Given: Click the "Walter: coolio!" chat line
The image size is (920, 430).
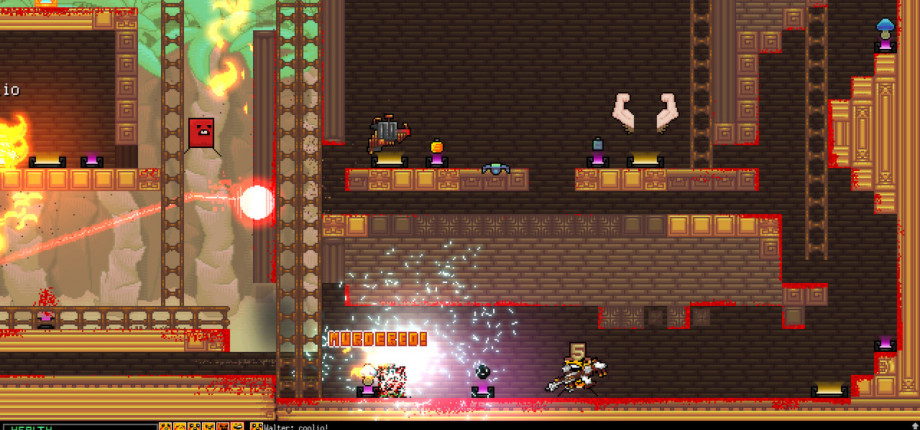Looking at the screenshot, I should [x=296, y=426].
